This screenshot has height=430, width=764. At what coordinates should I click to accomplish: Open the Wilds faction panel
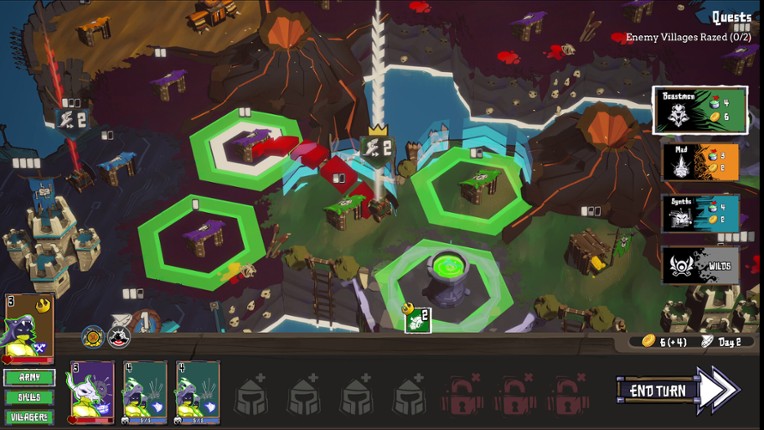click(699, 266)
